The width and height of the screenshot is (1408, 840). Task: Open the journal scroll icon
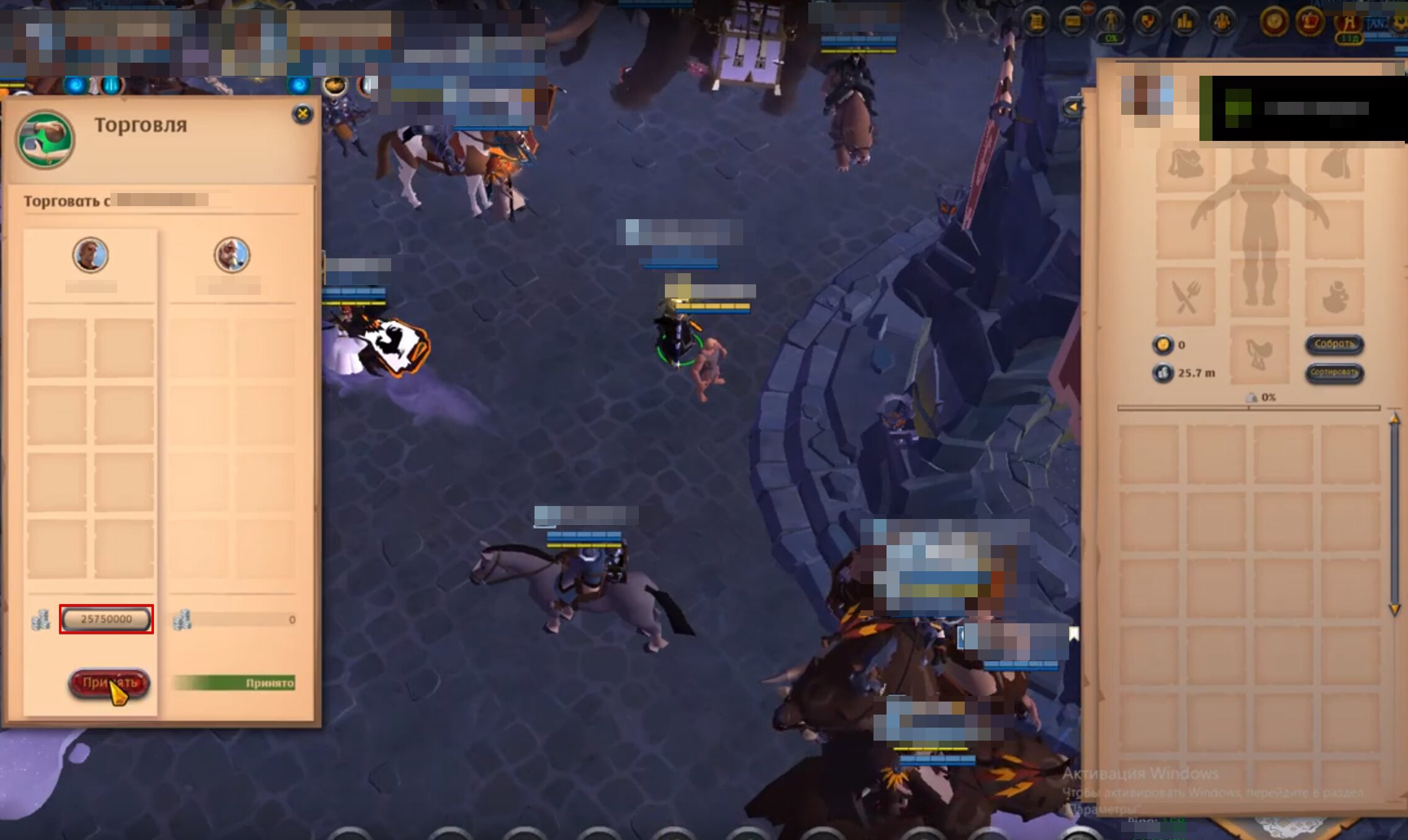click(x=1036, y=20)
